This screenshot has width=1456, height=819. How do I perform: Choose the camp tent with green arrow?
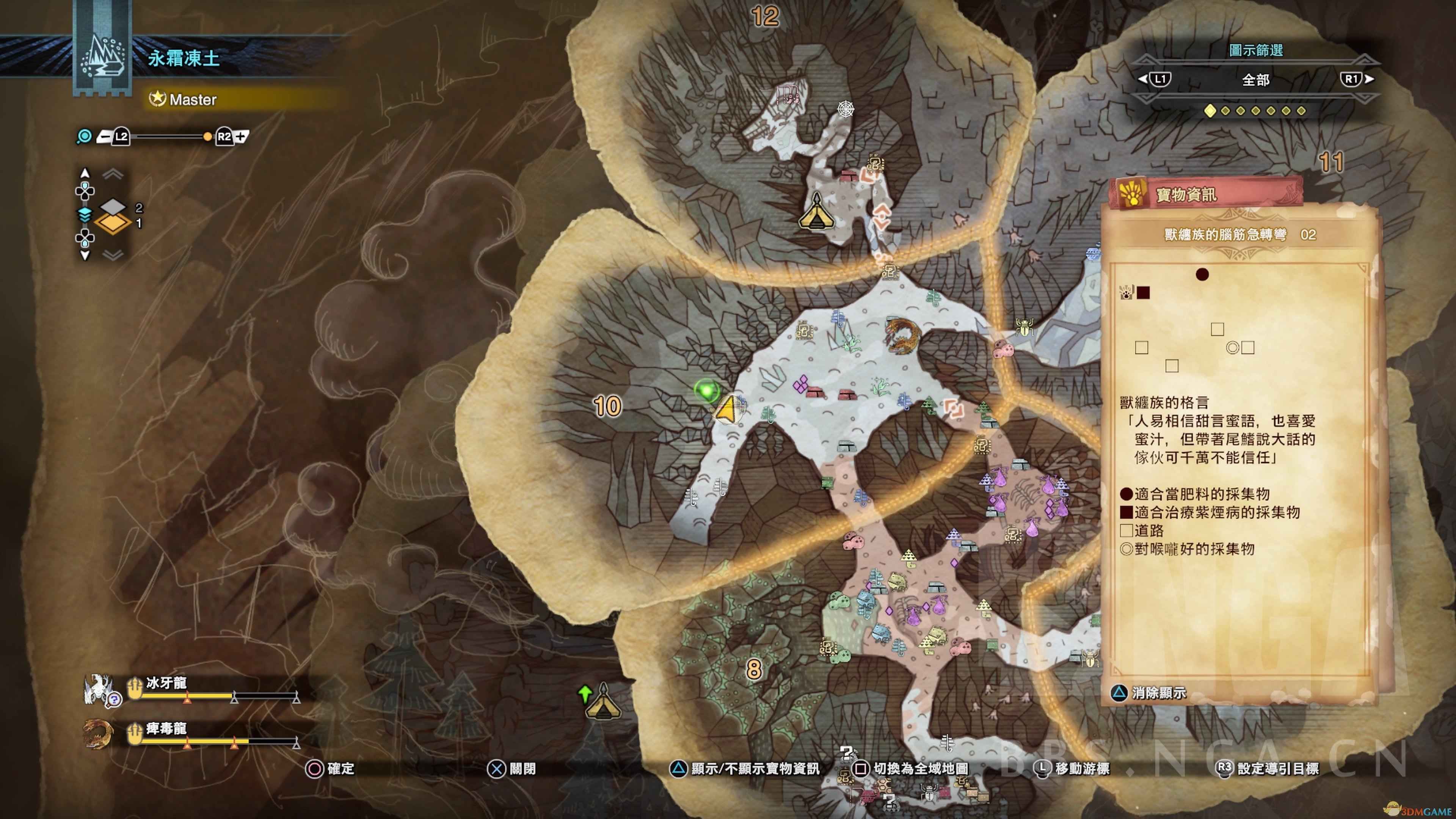603,703
